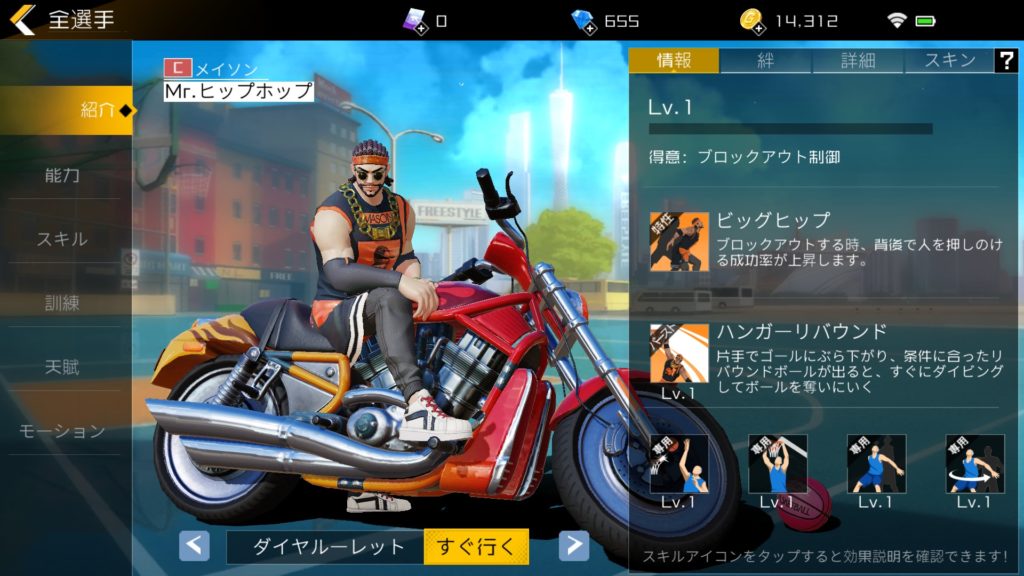
Task: Open the 能力 side menu entry
Action: click(x=62, y=175)
